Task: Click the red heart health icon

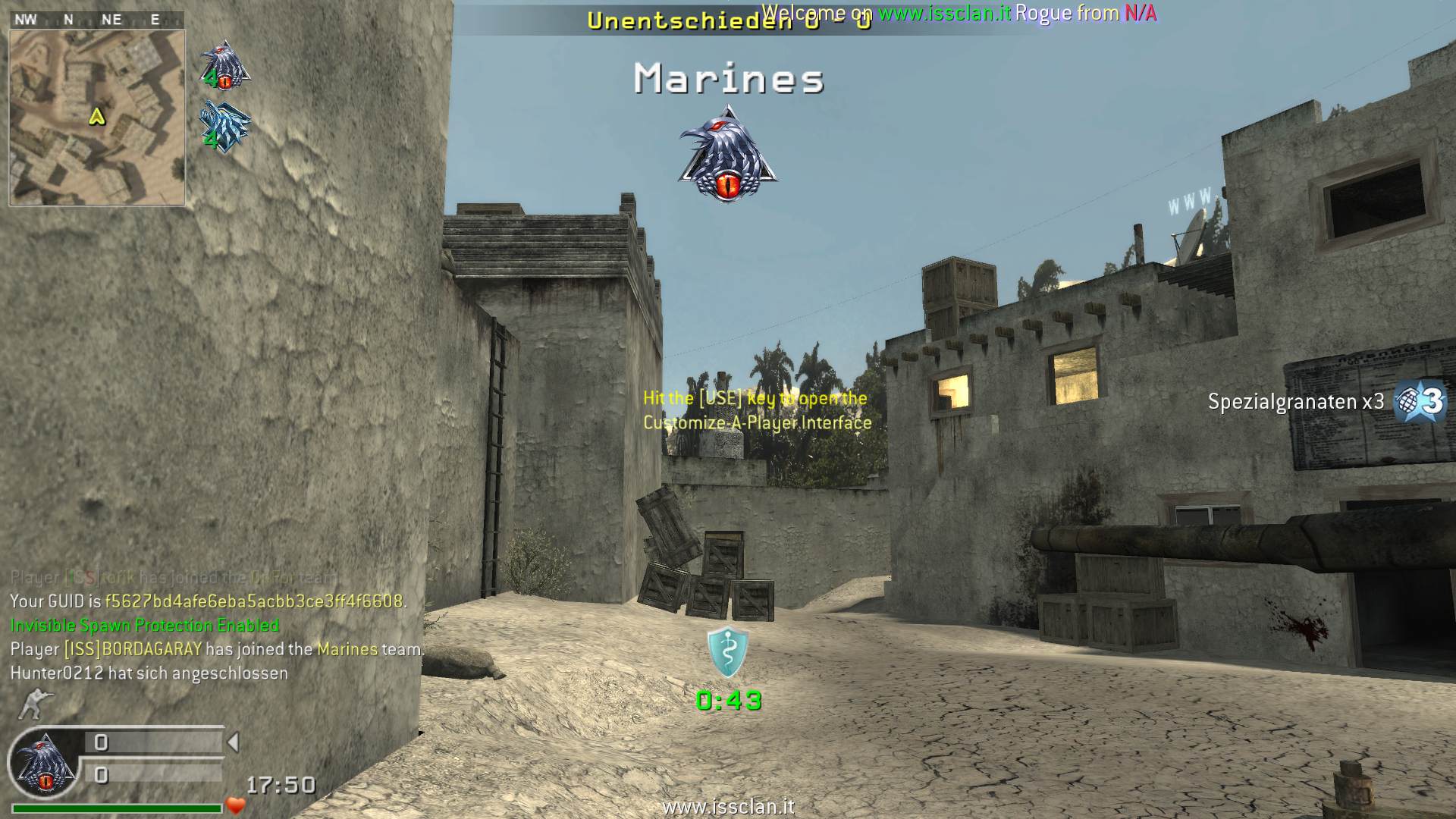Action: (236, 806)
